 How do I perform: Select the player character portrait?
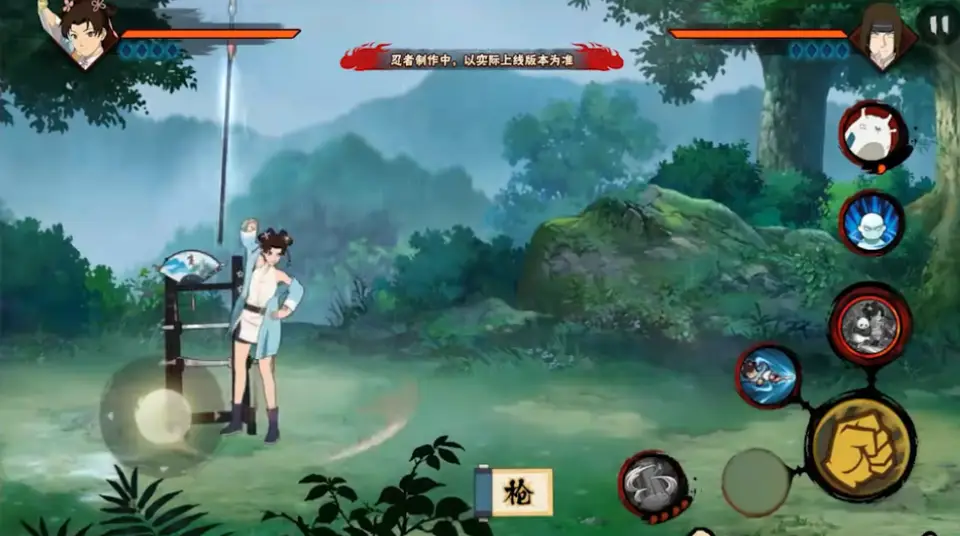(x=86, y=30)
